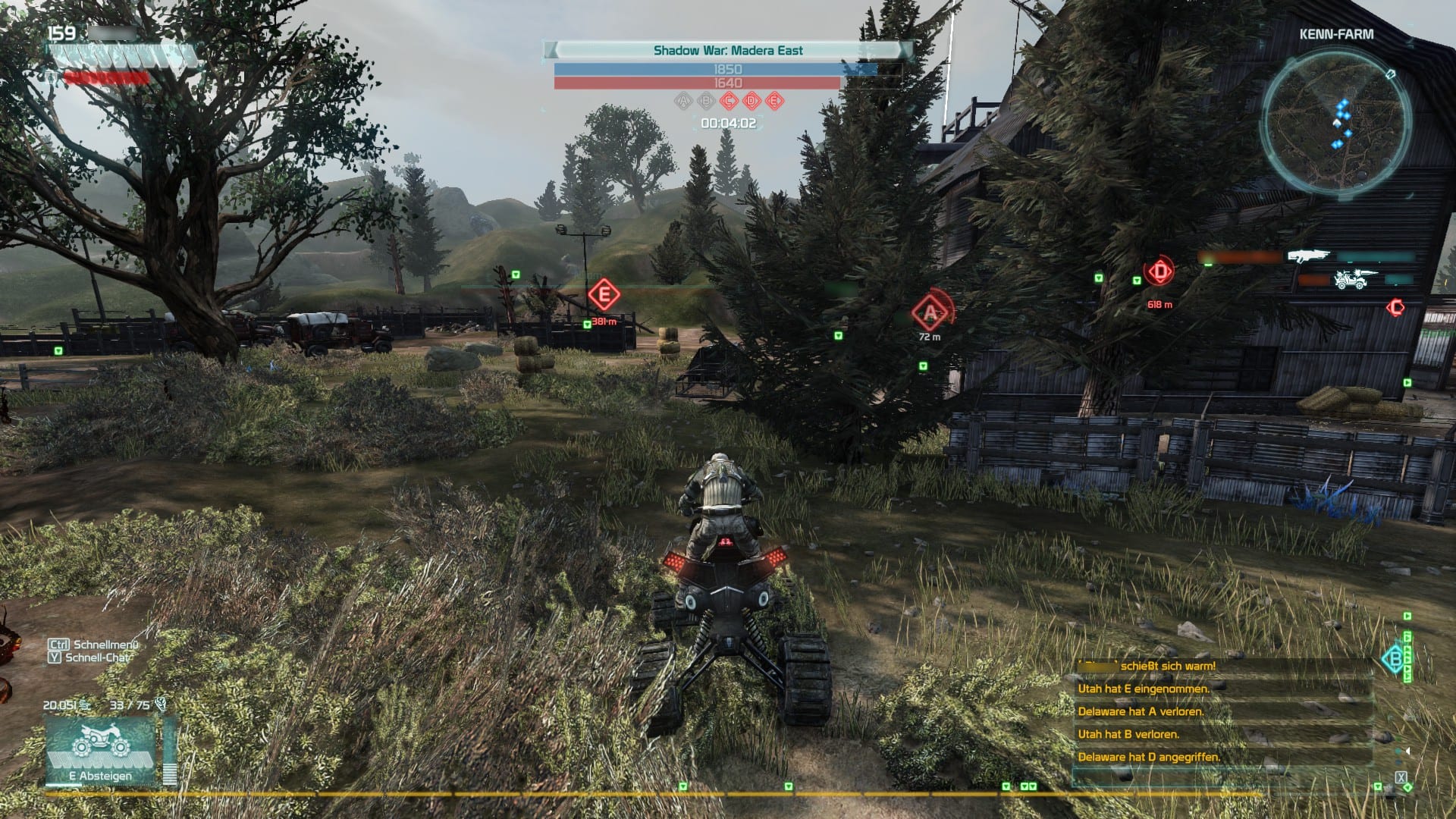Open the Shadow War: Madera East banner

point(728,51)
